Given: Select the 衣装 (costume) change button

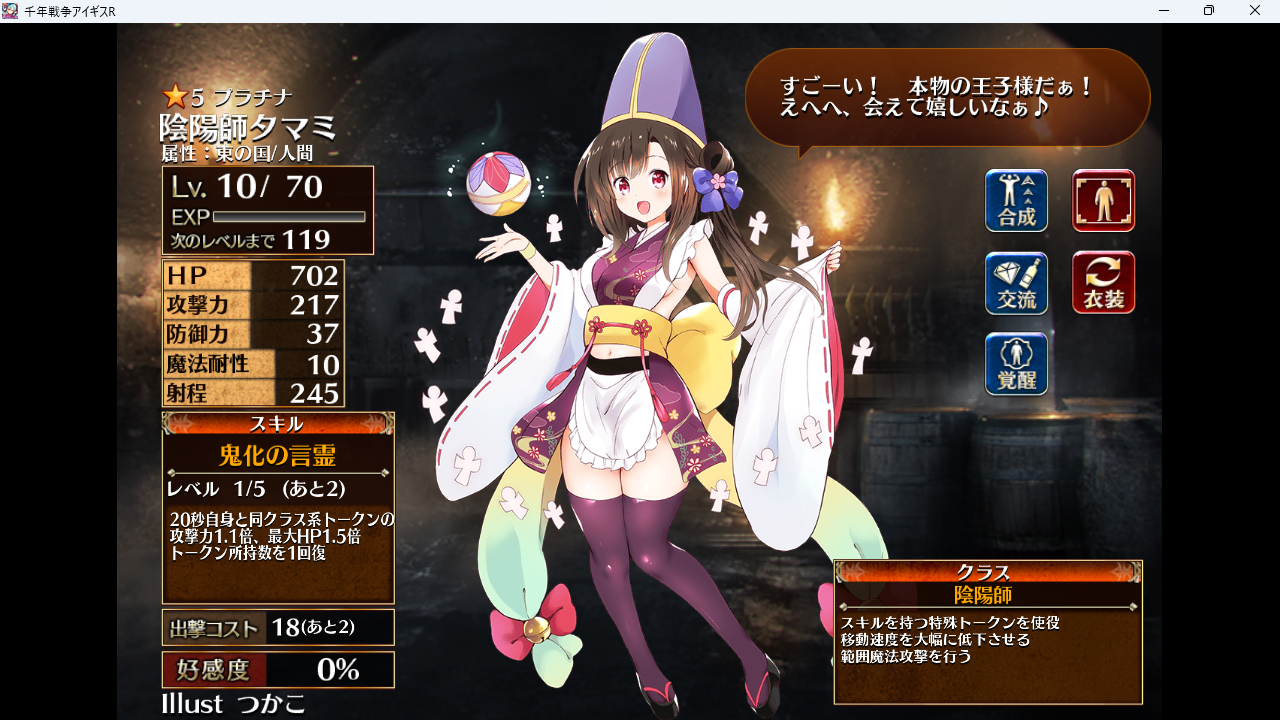Looking at the screenshot, I should [x=1103, y=283].
